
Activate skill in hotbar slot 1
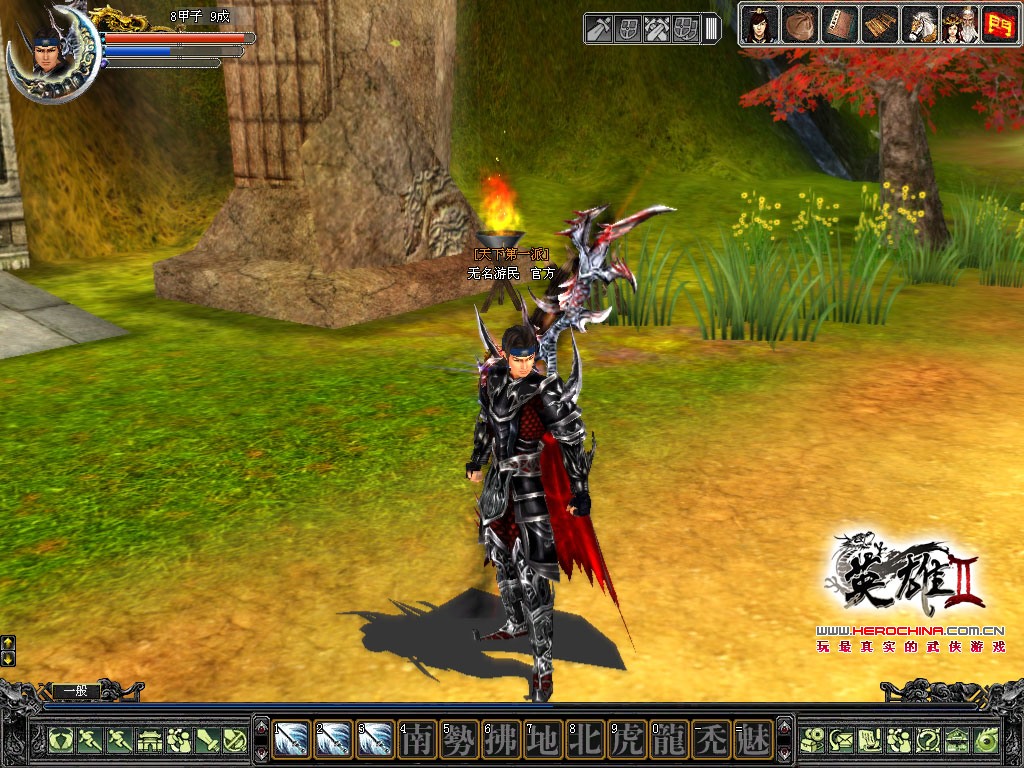[292, 740]
